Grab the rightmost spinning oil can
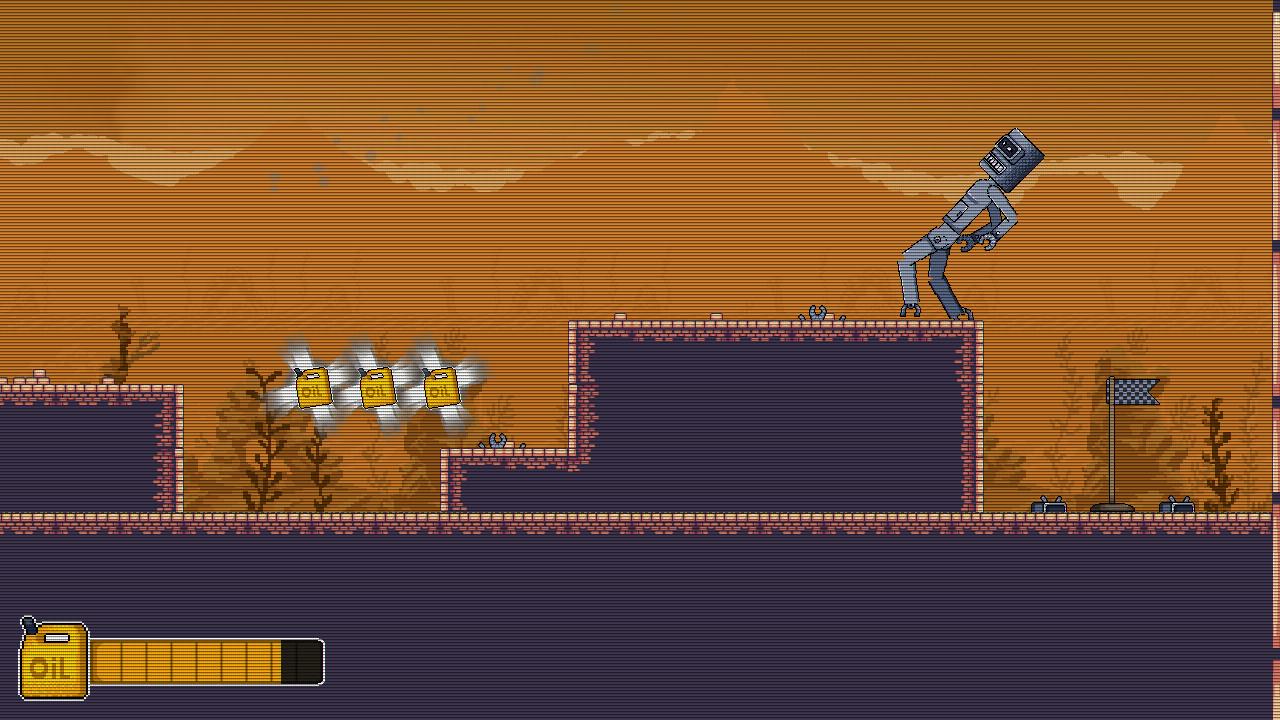Viewport: 1280px width, 720px height. [443, 390]
